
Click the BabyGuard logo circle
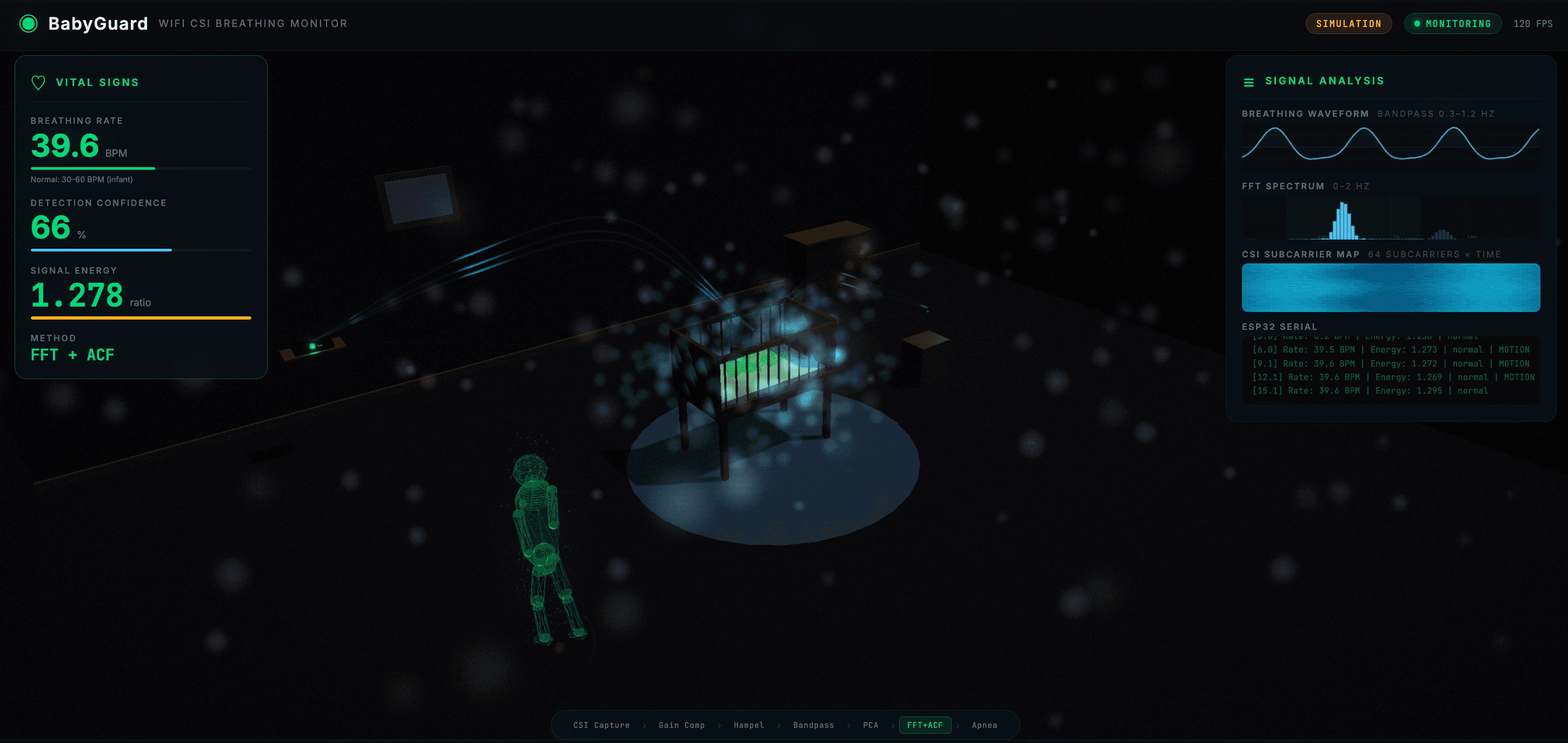tap(29, 24)
